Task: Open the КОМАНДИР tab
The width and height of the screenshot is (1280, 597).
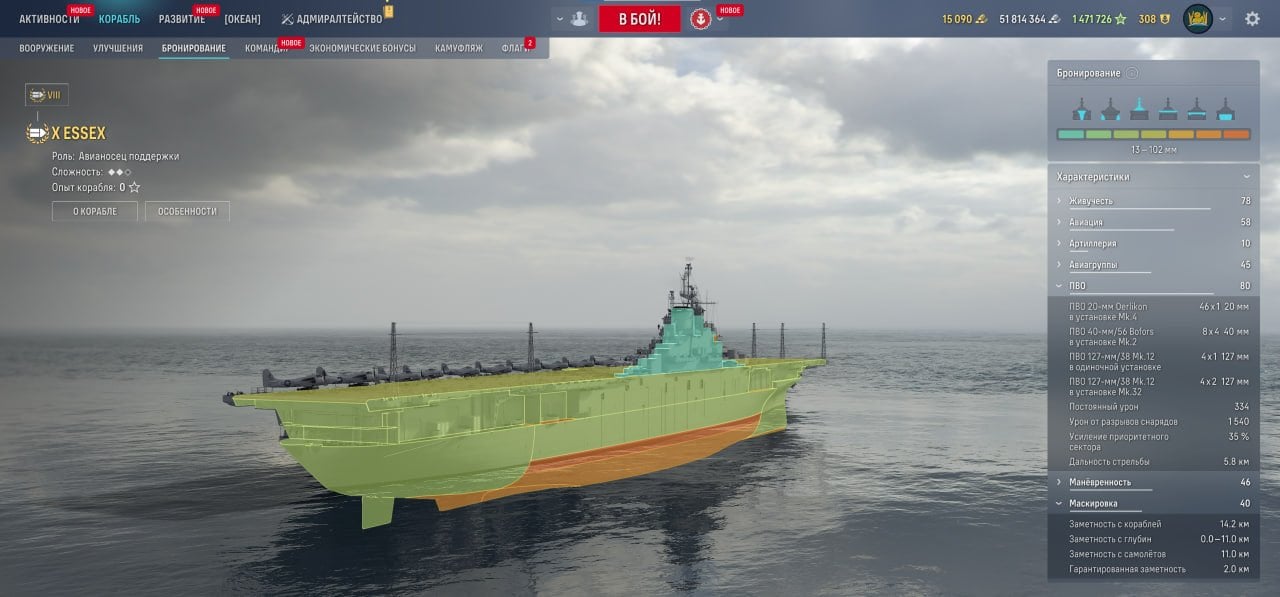Action: coord(267,48)
